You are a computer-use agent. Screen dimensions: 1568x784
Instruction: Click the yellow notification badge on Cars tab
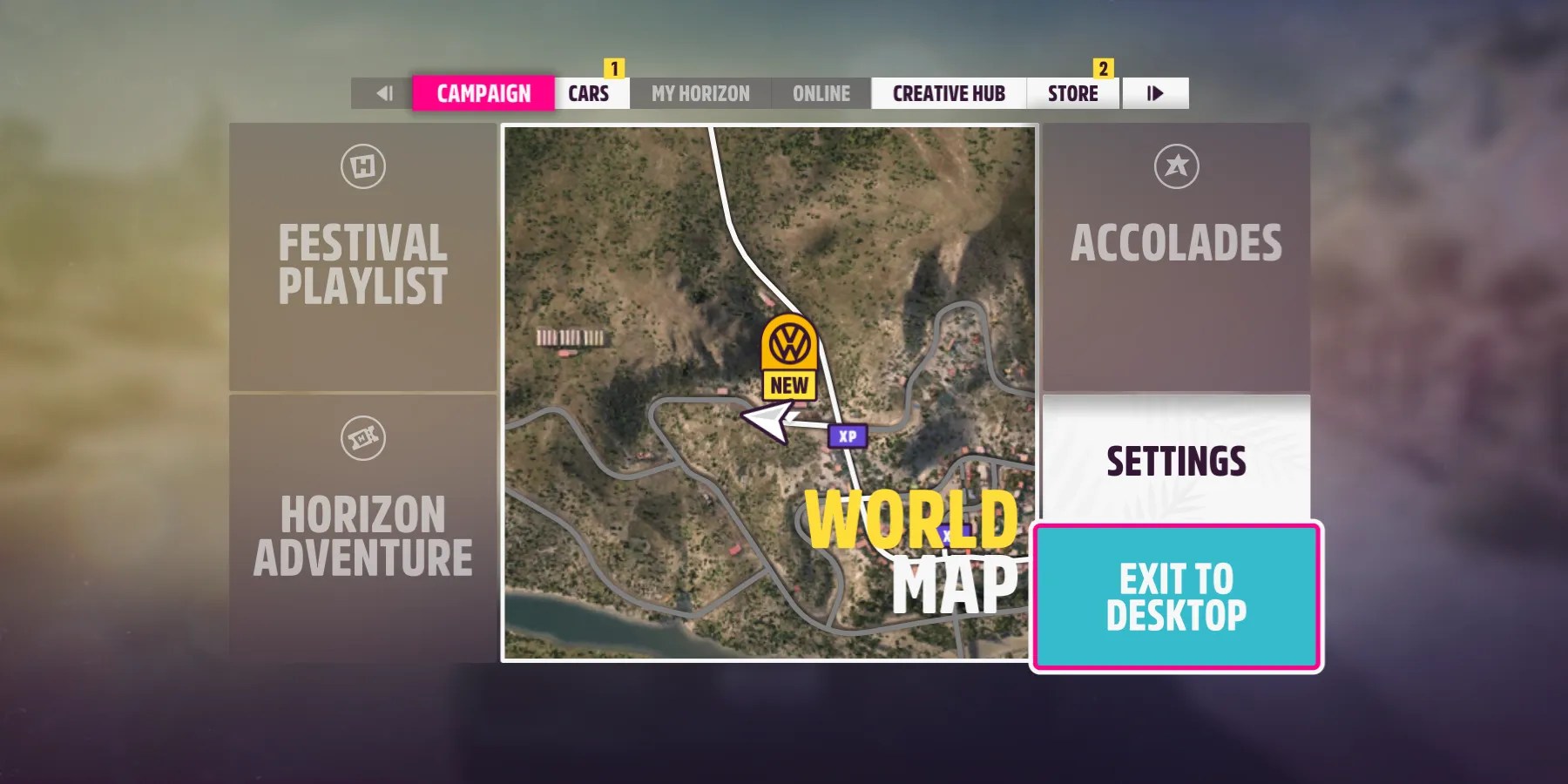[x=616, y=66]
